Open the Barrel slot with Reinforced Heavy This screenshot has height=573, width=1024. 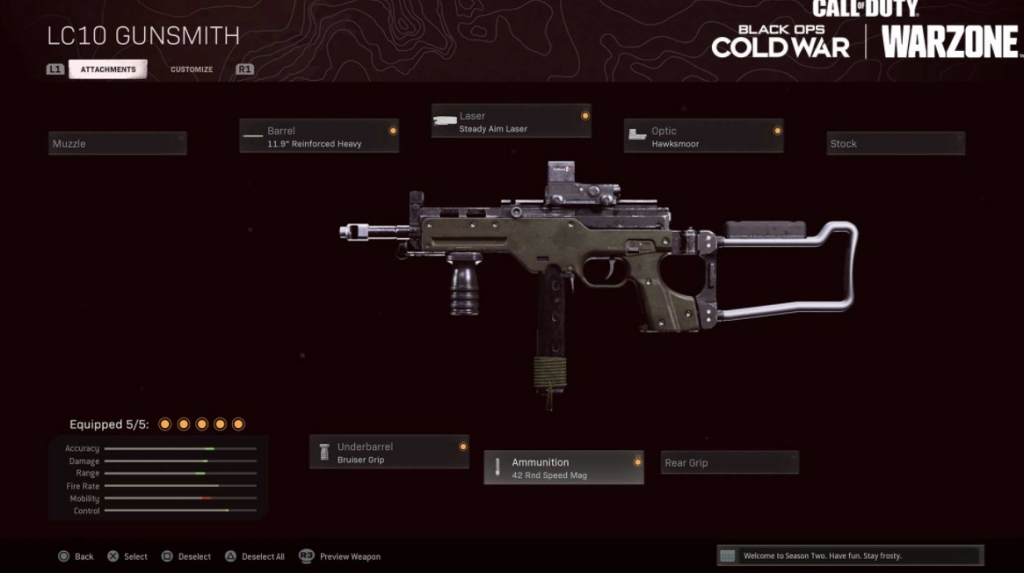319,137
